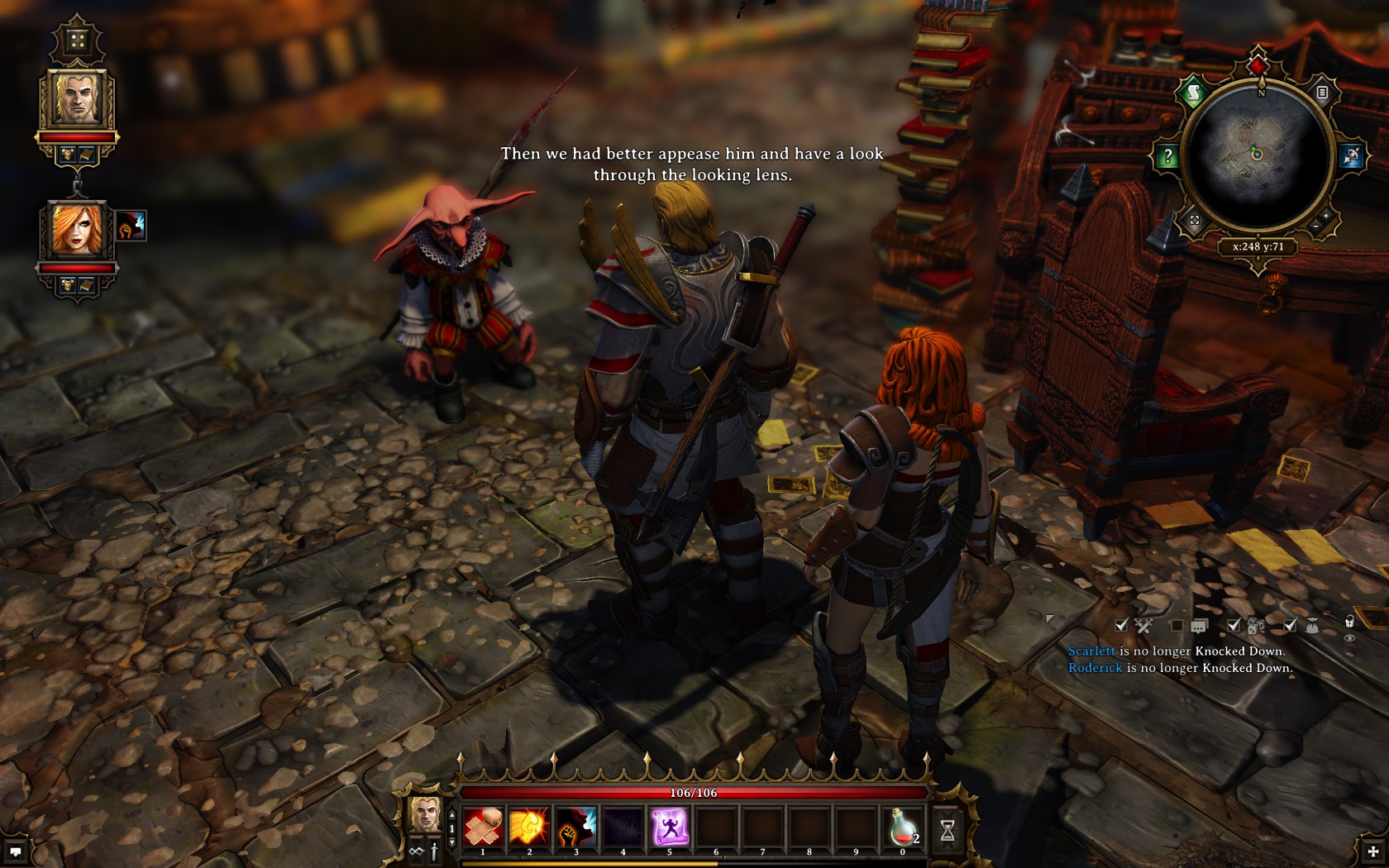Click the hotbar page up arrow
Viewport: 1389px width, 868px height.
pyautogui.click(x=451, y=814)
